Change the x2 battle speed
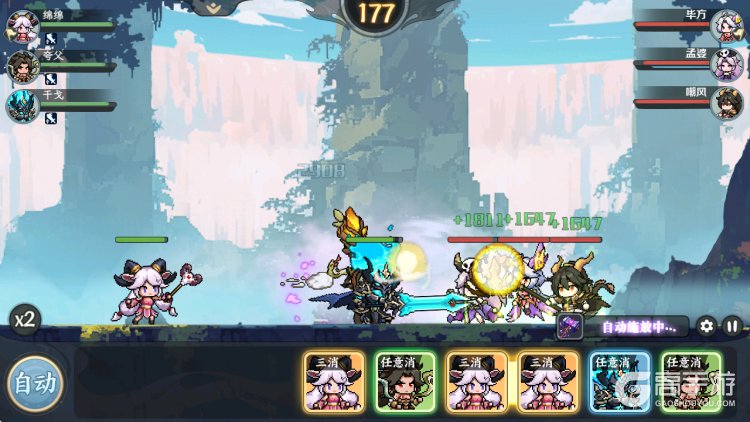 25,320
